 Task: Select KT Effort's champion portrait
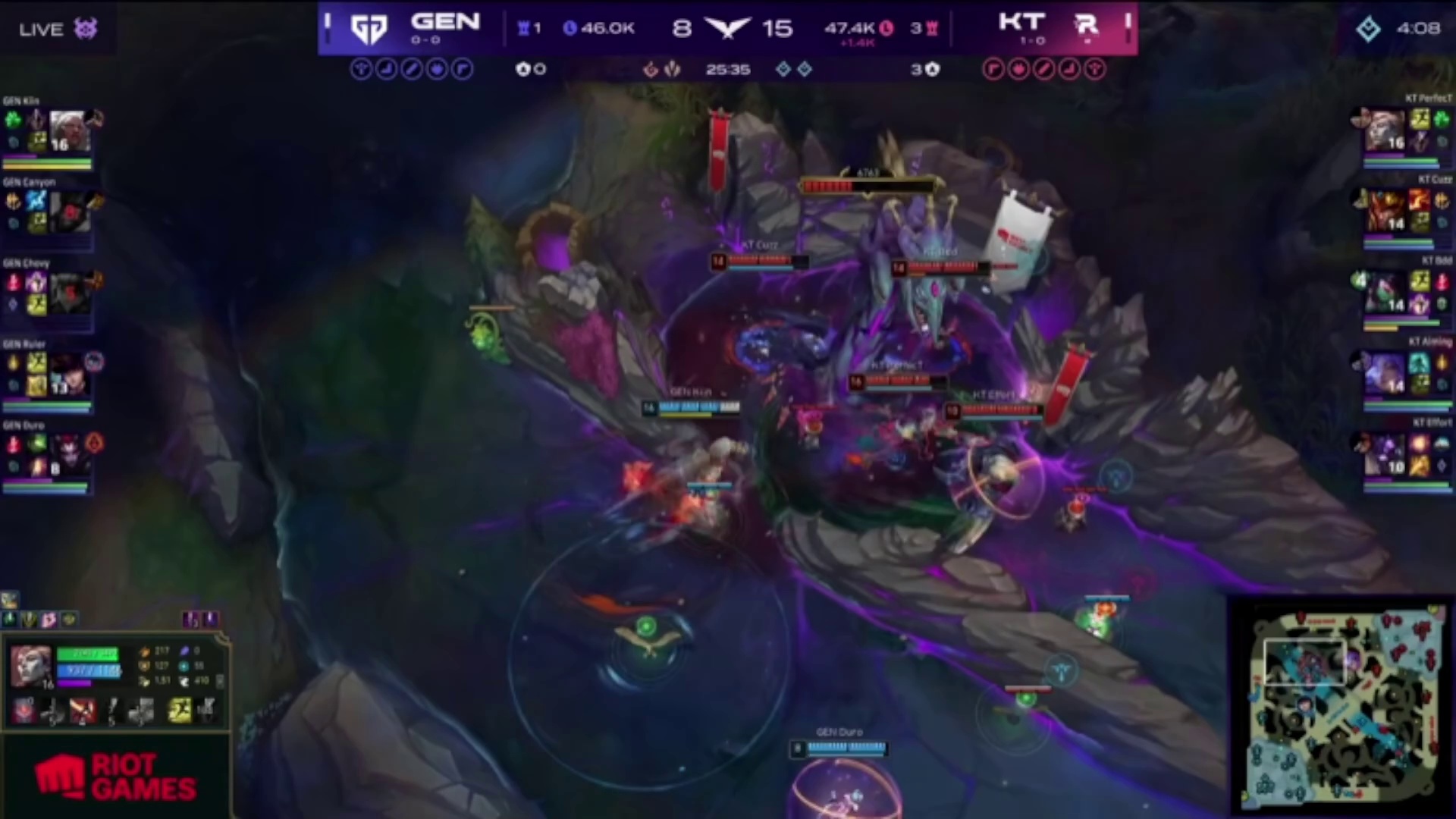1385,455
